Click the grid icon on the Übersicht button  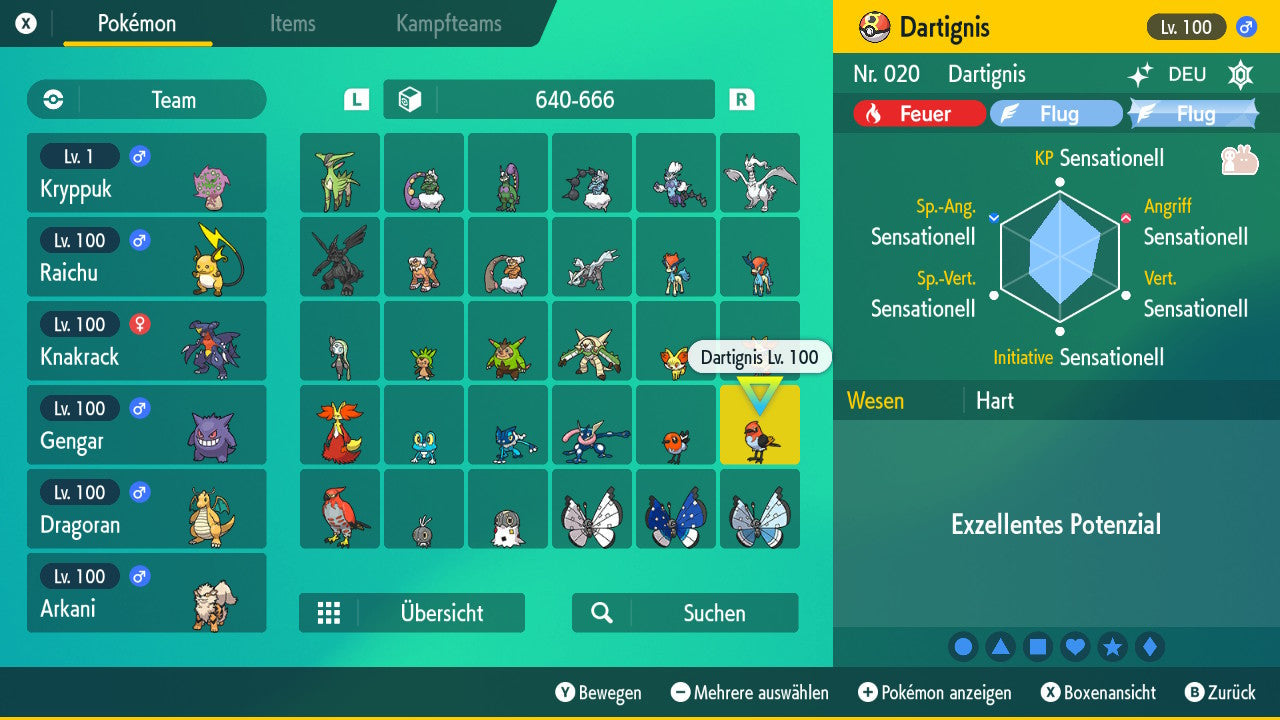[330, 612]
